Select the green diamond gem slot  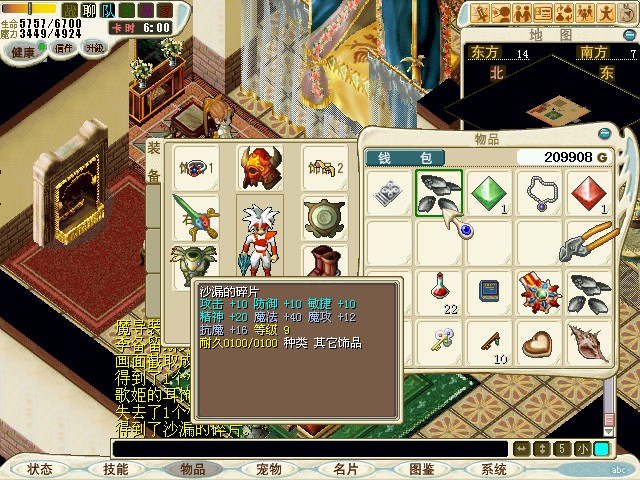pyautogui.click(x=489, y=193)
